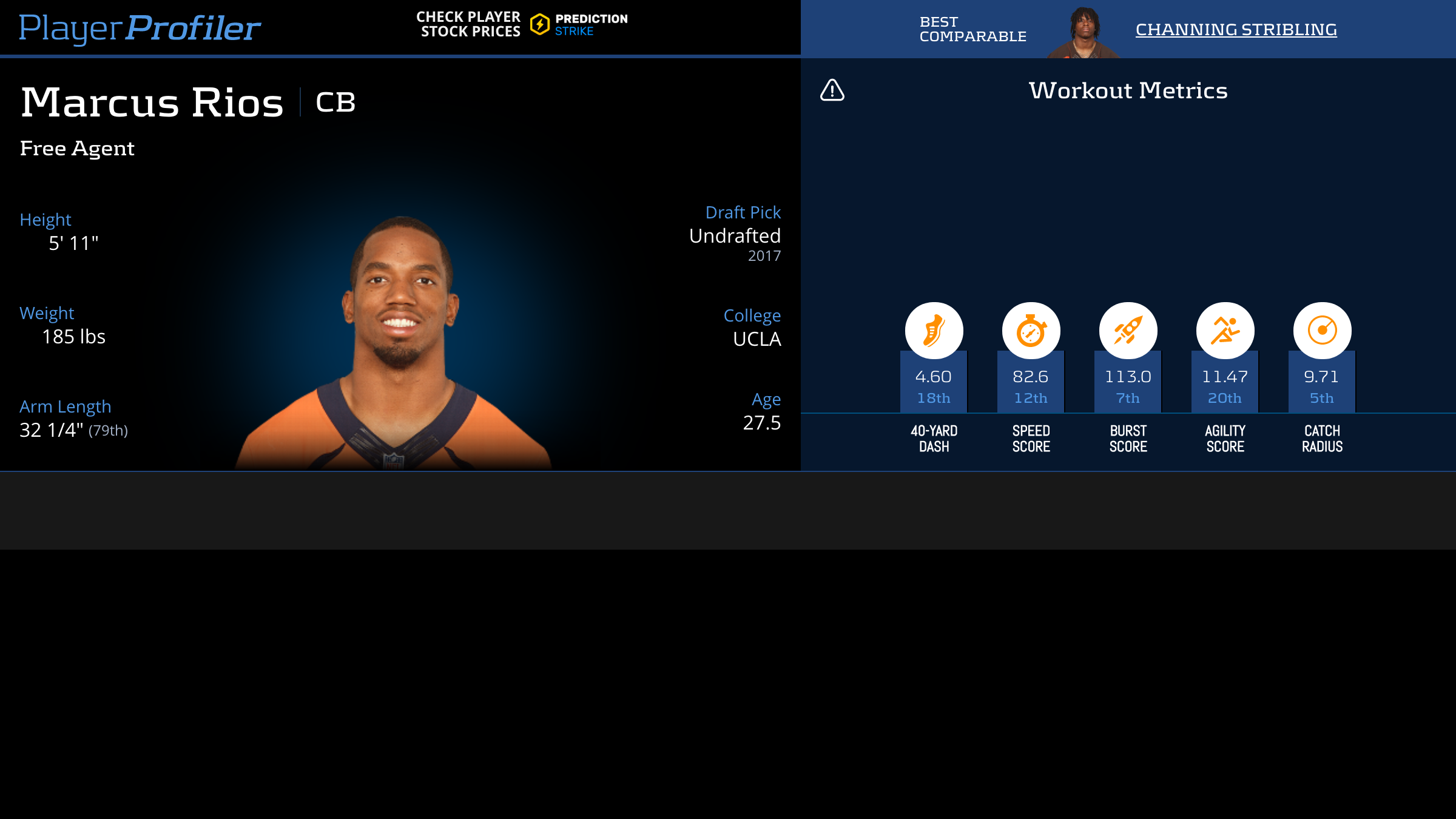
Task: Open the PlayerProfiler home logo
Action: pos(140,28)
